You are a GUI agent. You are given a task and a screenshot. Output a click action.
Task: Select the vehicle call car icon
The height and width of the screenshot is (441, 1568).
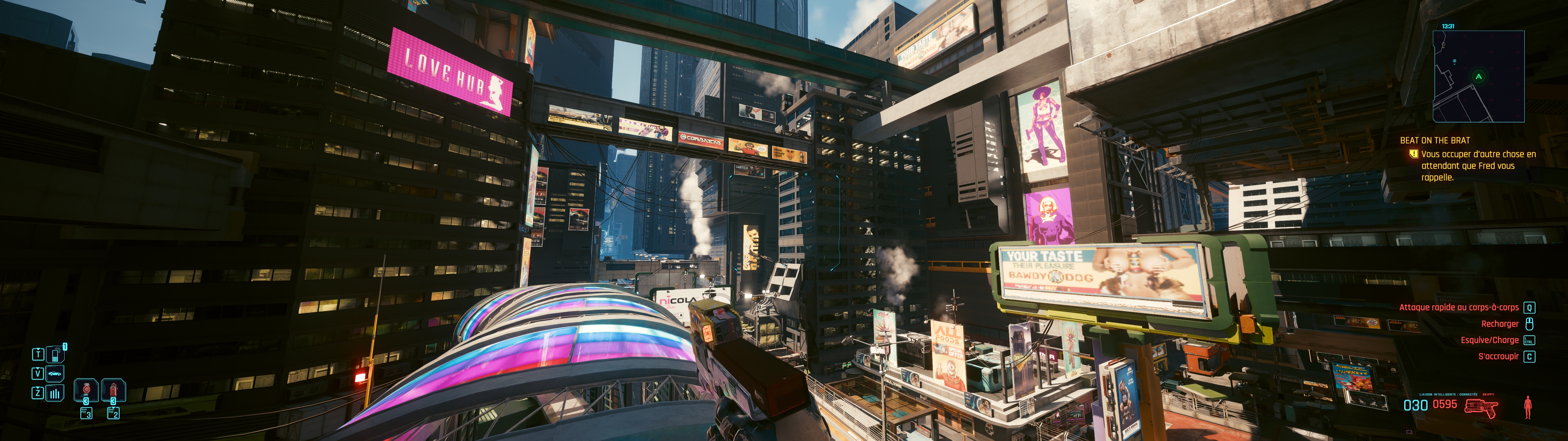(55, 373)
